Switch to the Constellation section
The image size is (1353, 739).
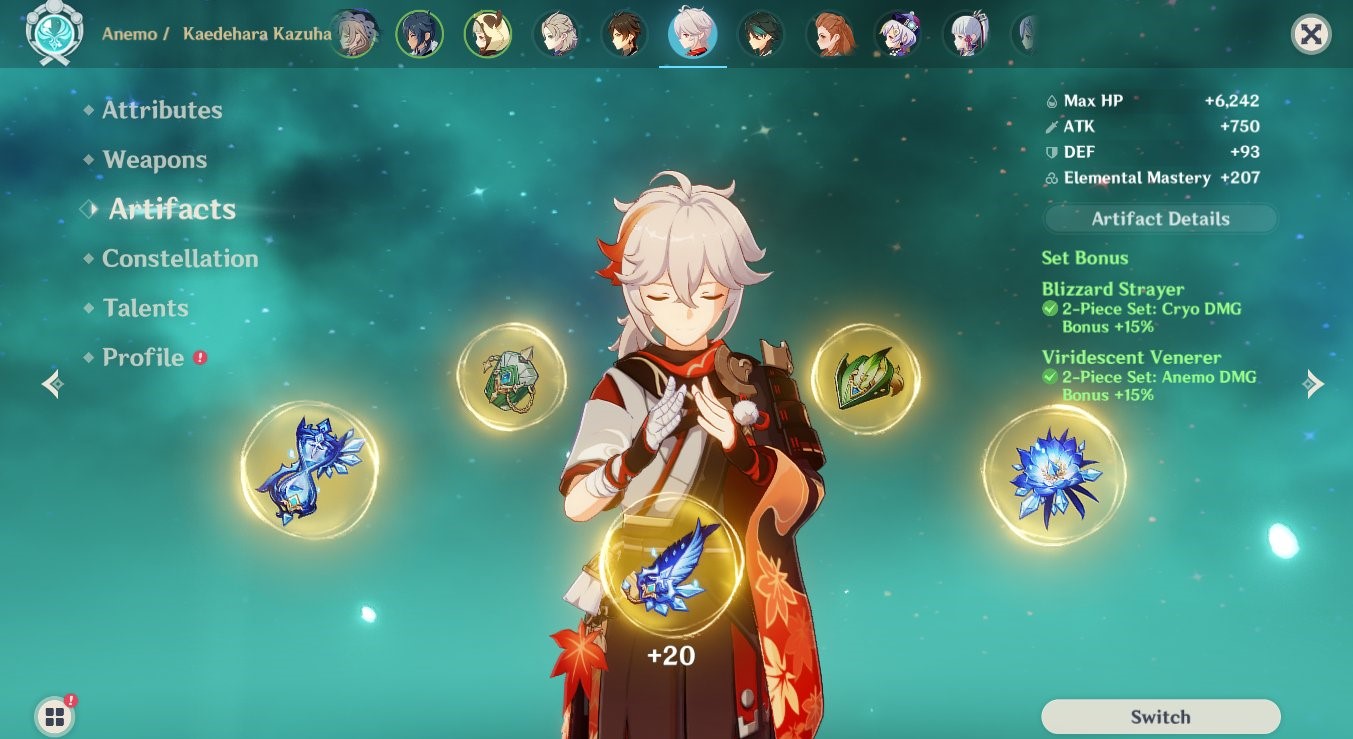[x=180, y=258]
